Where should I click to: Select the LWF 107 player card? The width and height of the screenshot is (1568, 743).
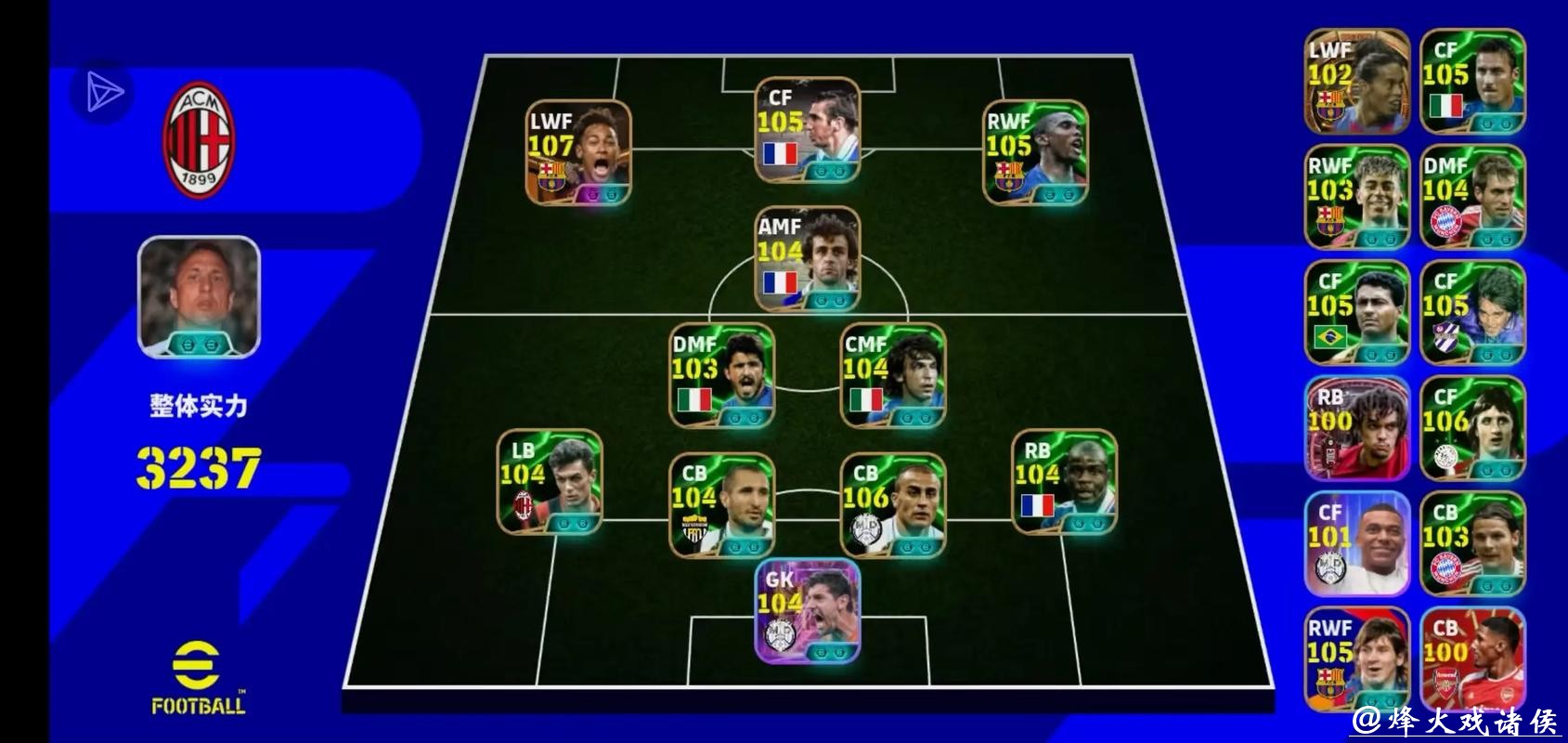point(578,152)
